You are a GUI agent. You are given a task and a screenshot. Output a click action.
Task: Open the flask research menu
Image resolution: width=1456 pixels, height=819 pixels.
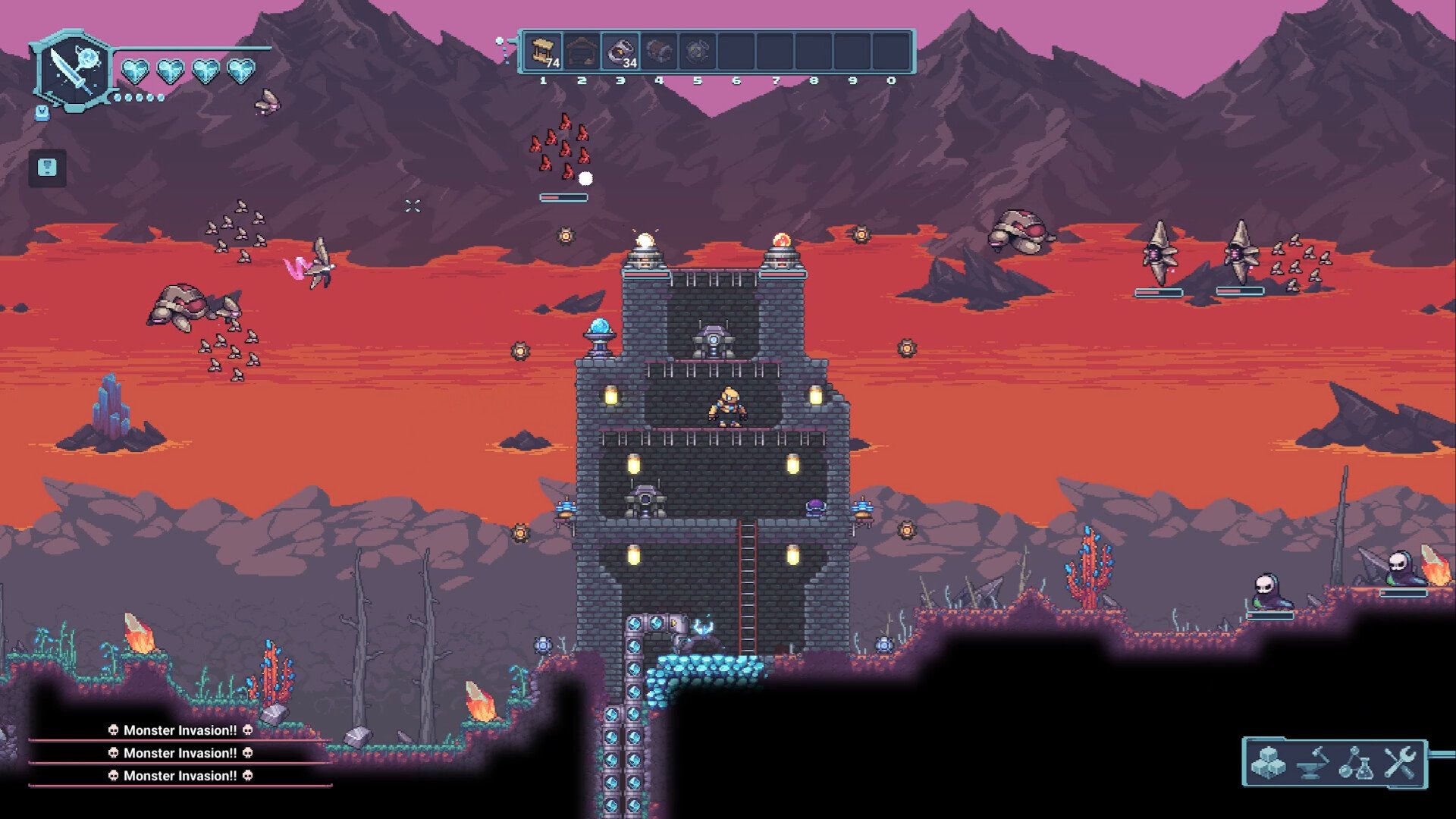[1357, 763]
